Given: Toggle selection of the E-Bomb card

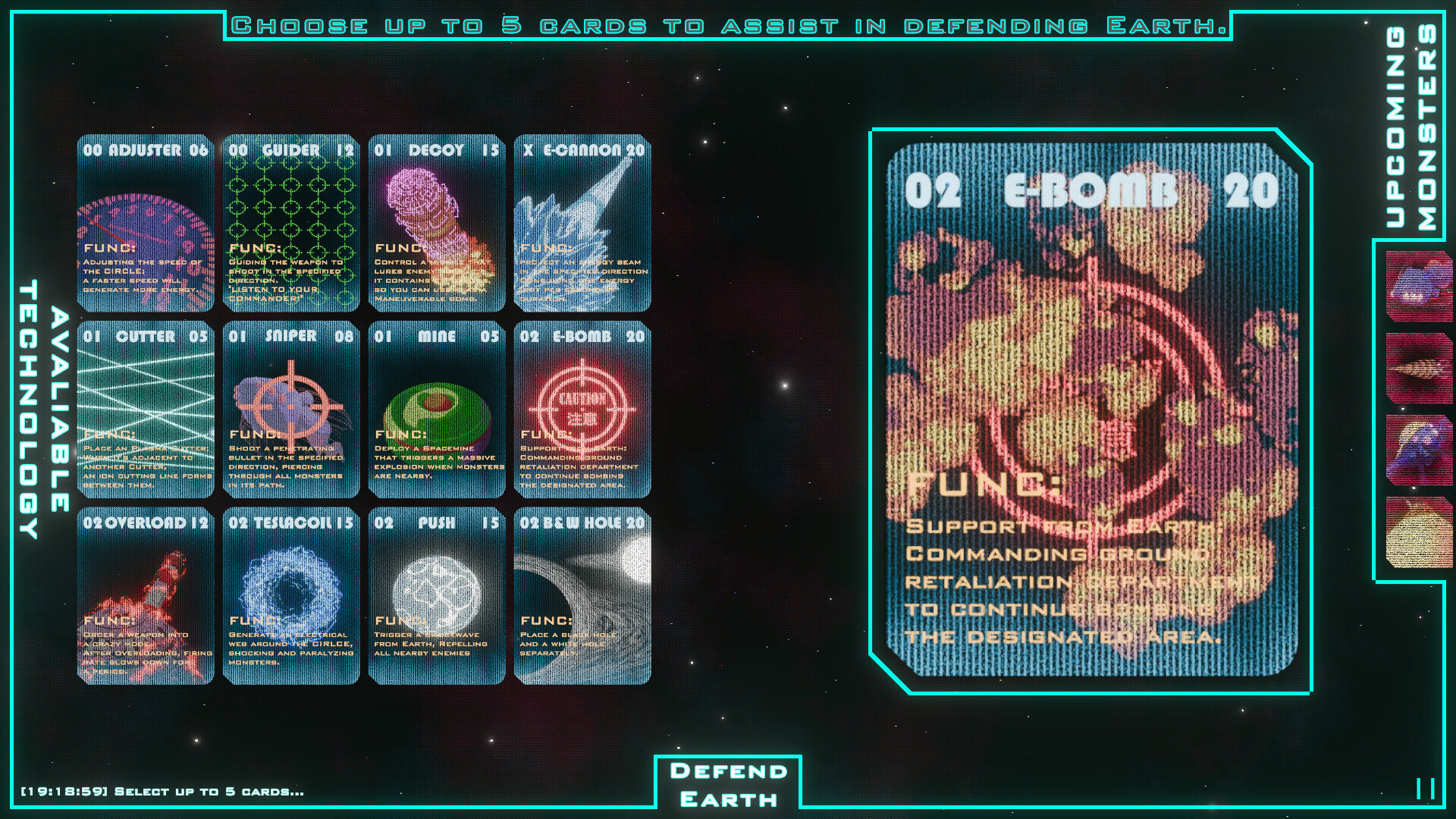Looking at the screenshot, I should (x=583, y=410).
